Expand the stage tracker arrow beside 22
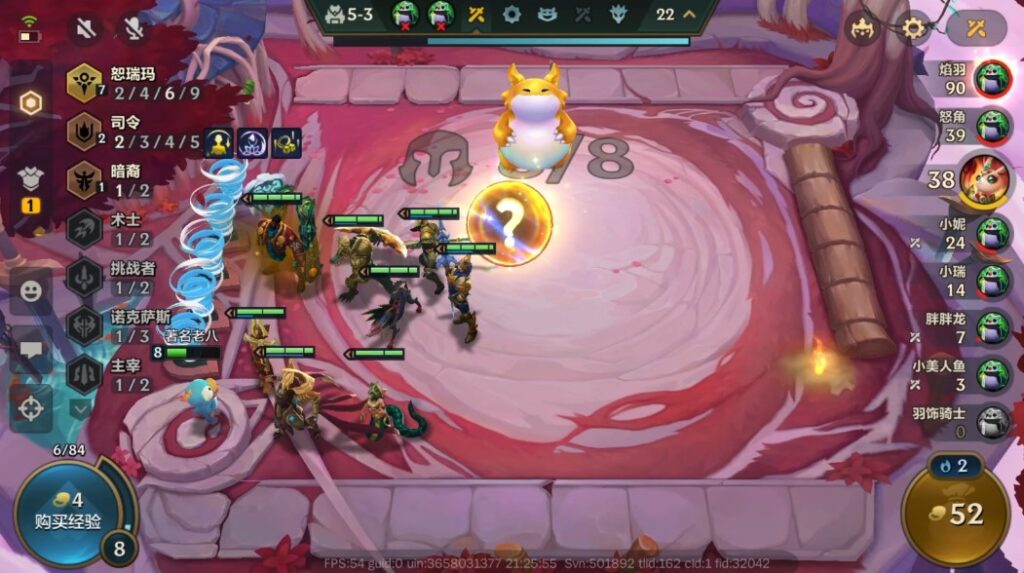 [690, 15]
